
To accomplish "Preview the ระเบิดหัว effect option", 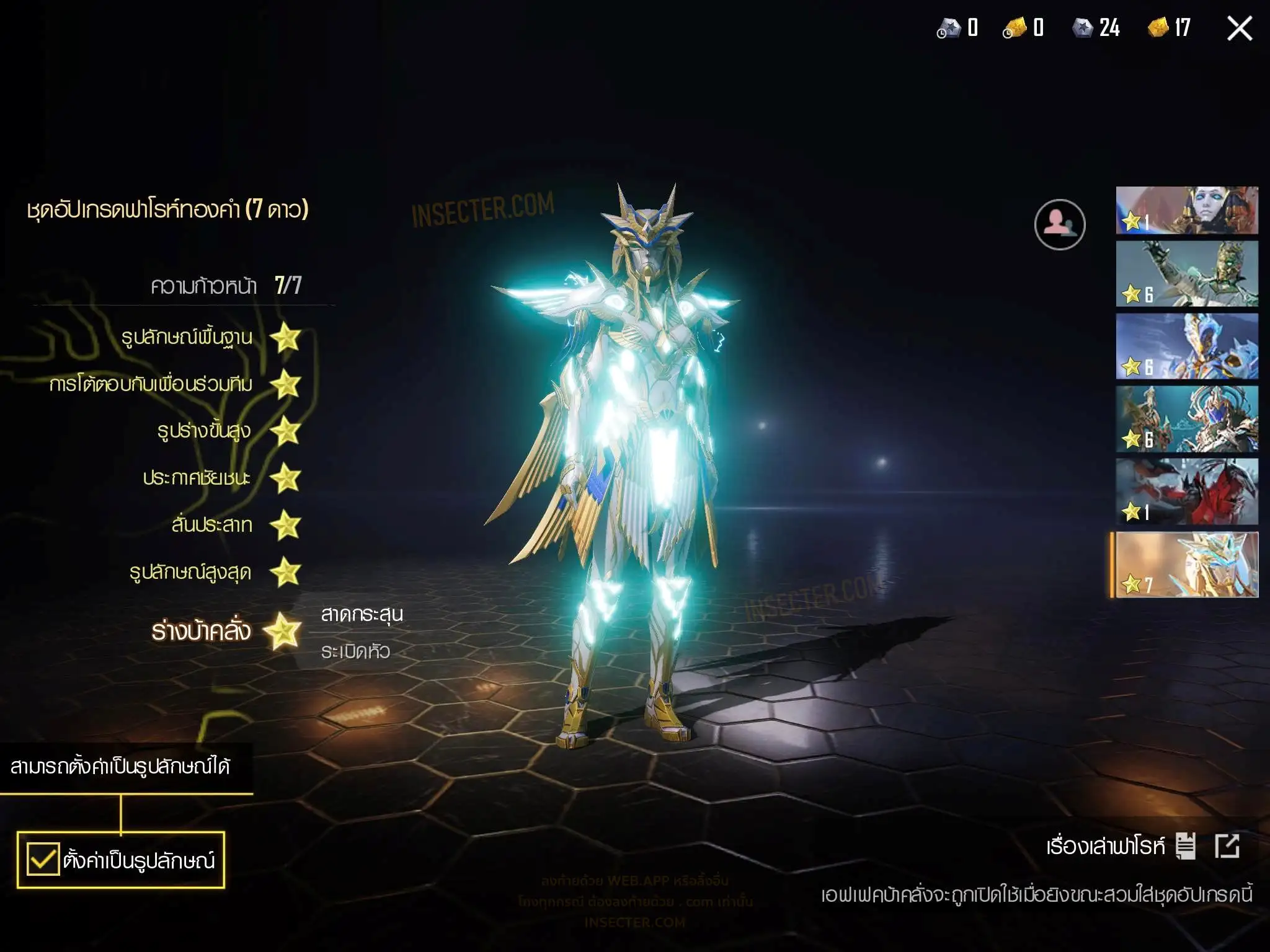I will pyautogui.click(x=355, y=651).
